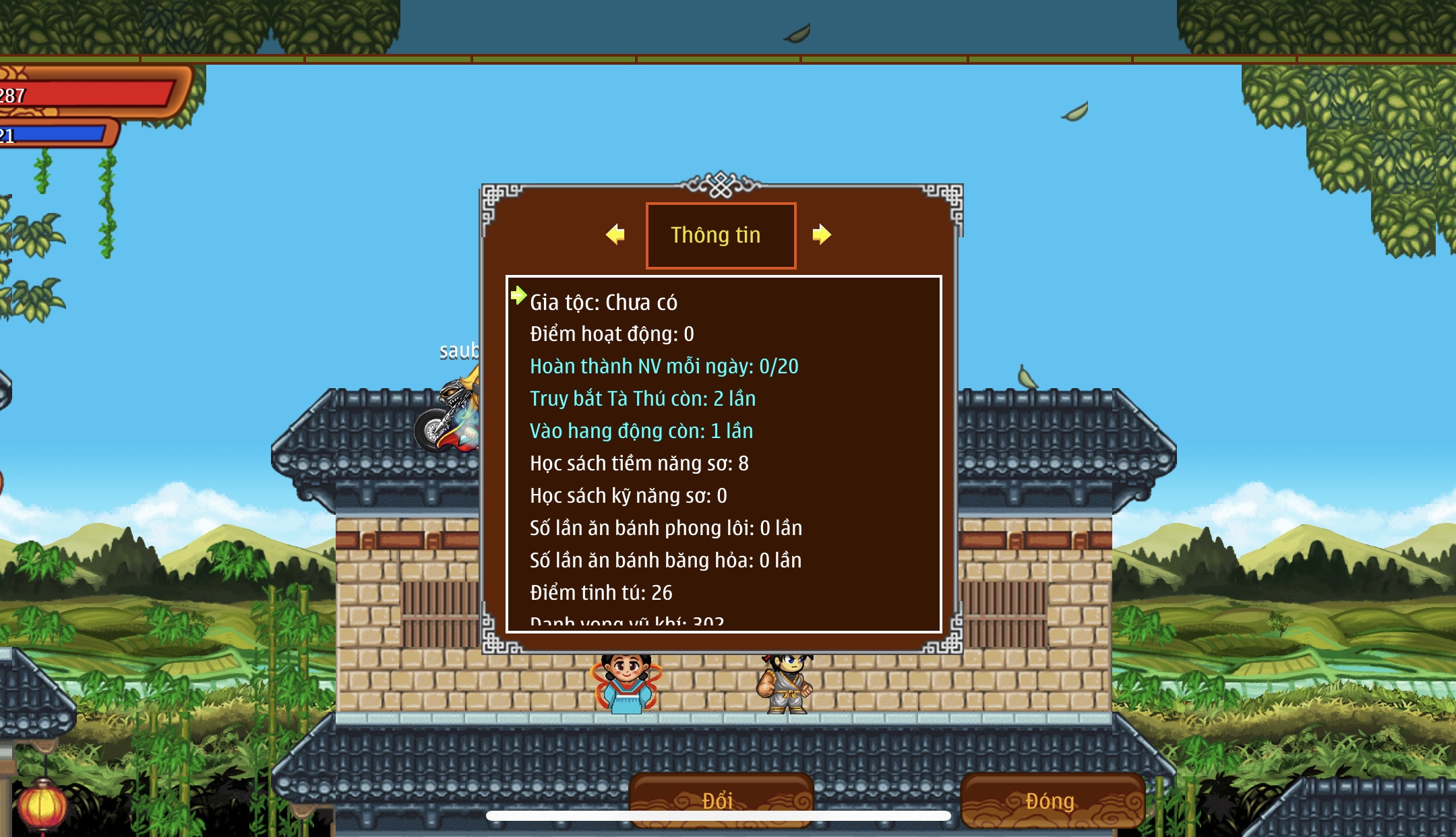Close the panel with Đóng button
This screenshot has height=837, width=1456.
click(x=1050, y=801)
